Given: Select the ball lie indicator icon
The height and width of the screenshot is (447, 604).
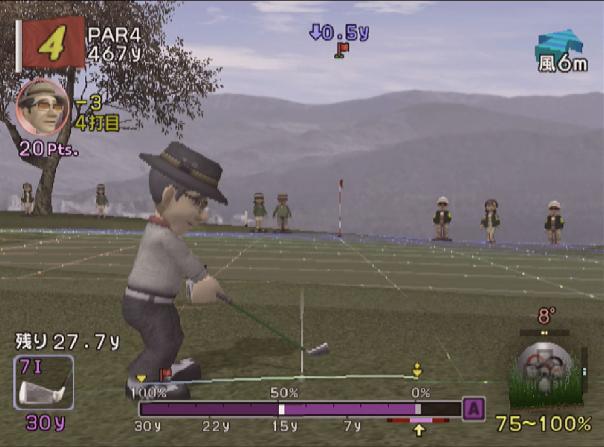Looking at the screenshot, I should click(x=545, y=372).
